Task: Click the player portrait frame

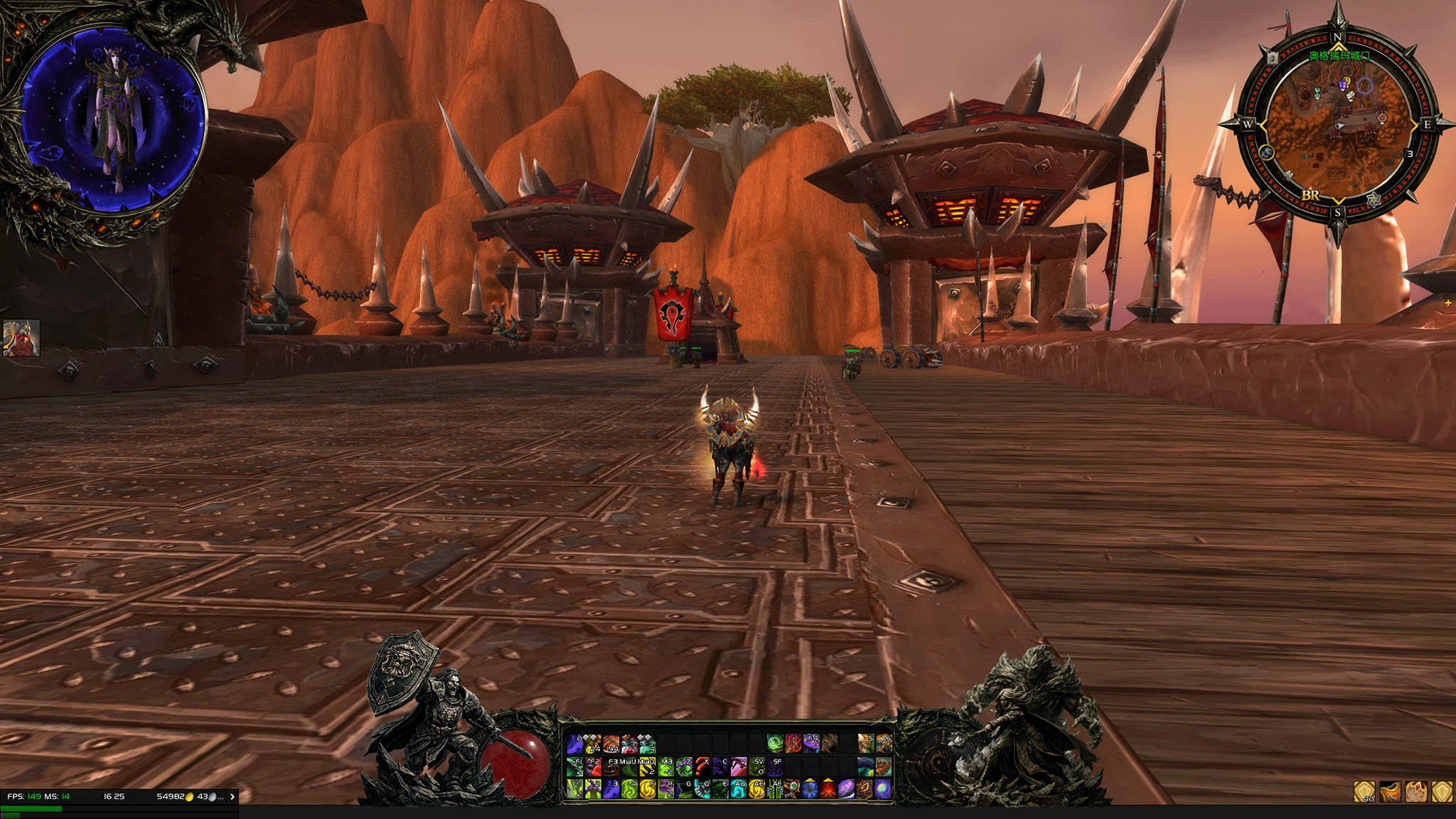Action: tap(112, 121)
